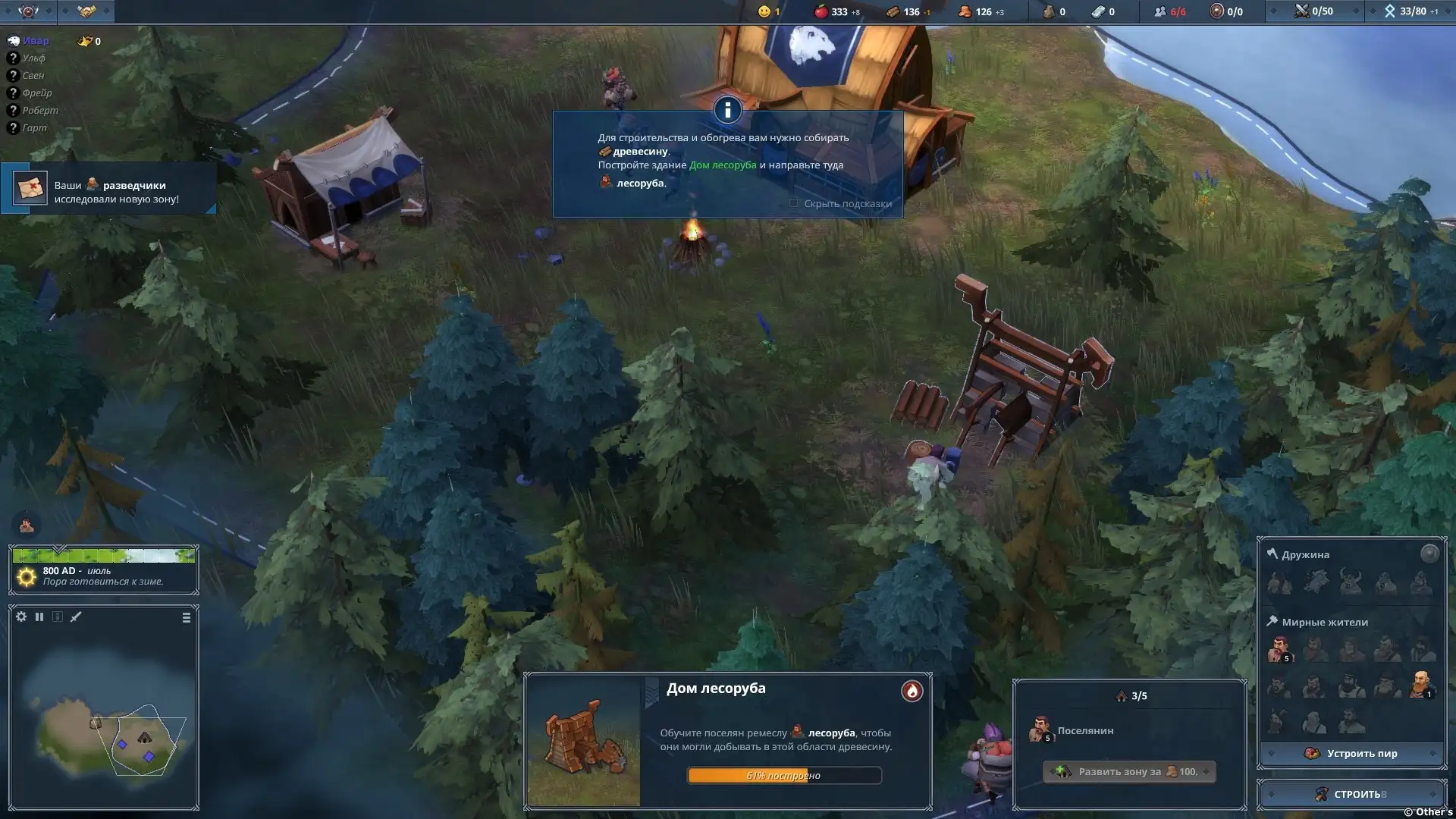Click the blue info icon on tutorial tip
The width and height of the screenshot is (1456, 819).
727,111
